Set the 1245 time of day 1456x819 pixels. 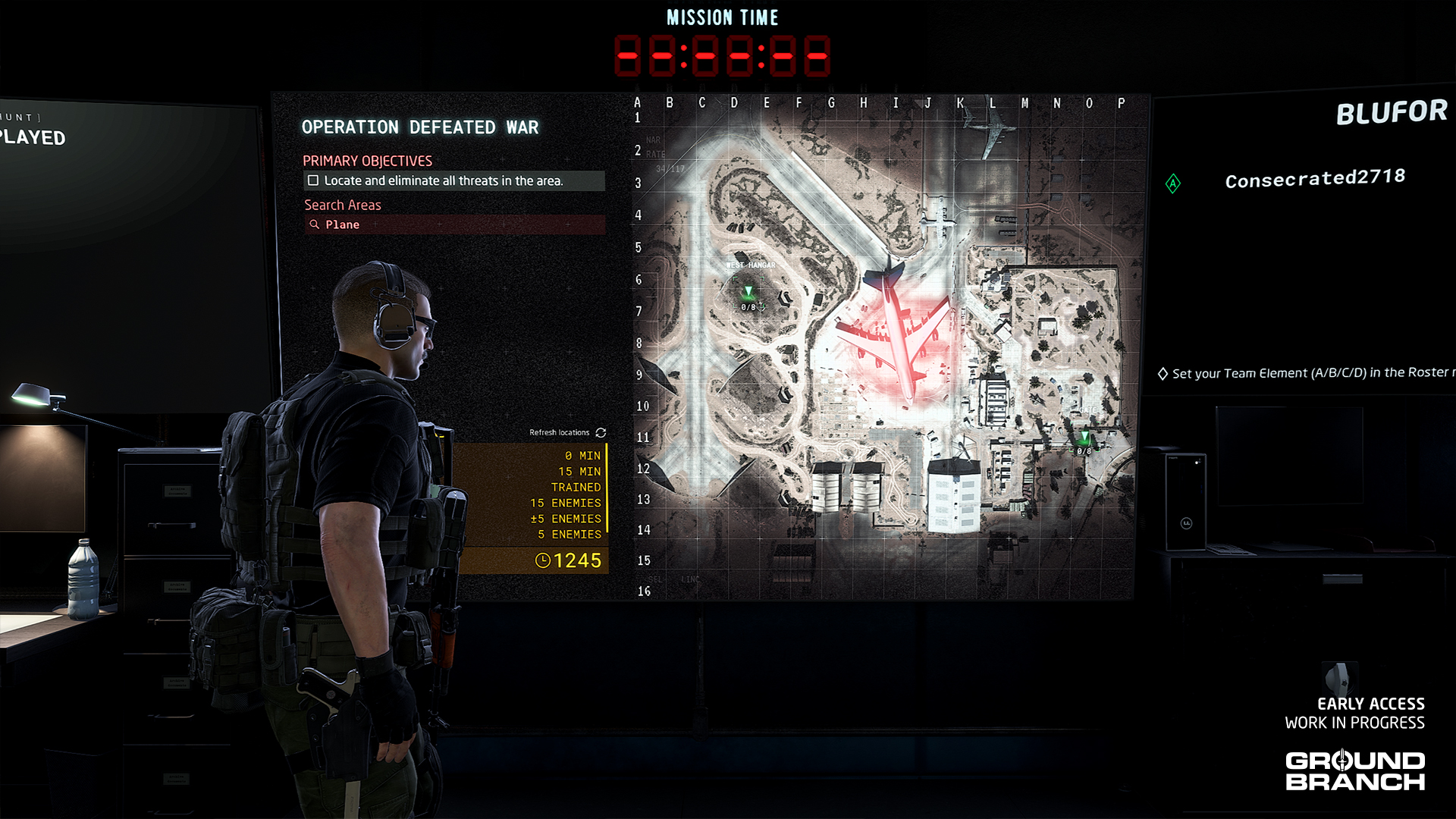[569, 560]
